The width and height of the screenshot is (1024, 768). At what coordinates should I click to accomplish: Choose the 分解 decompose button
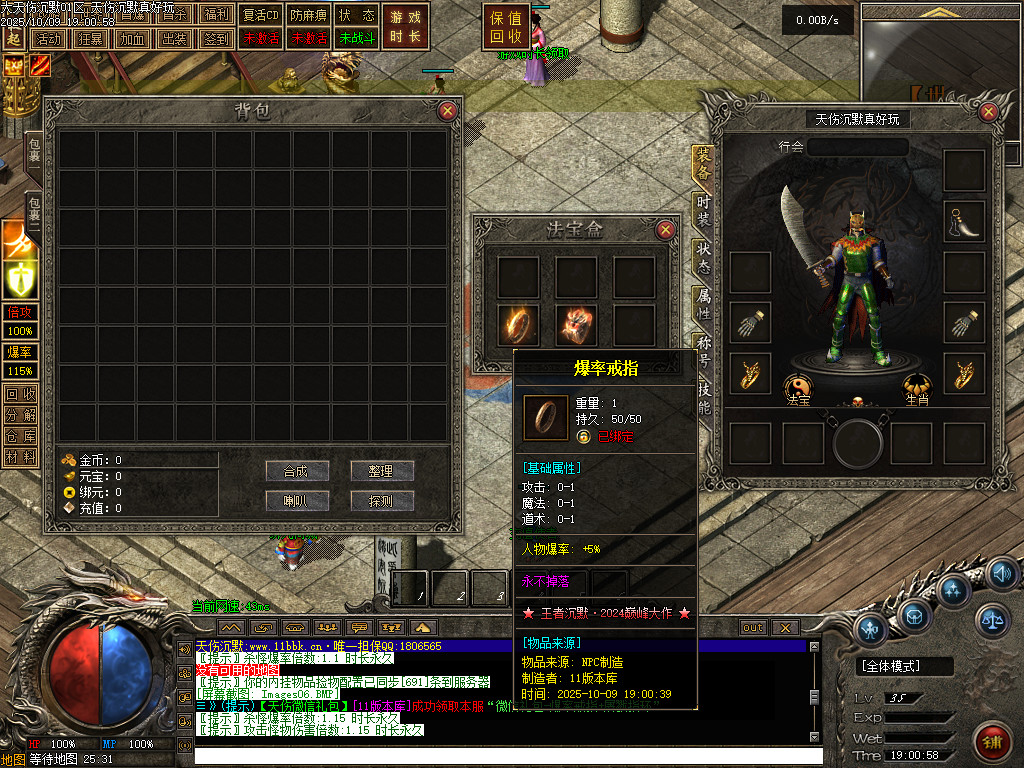[20, 415]
